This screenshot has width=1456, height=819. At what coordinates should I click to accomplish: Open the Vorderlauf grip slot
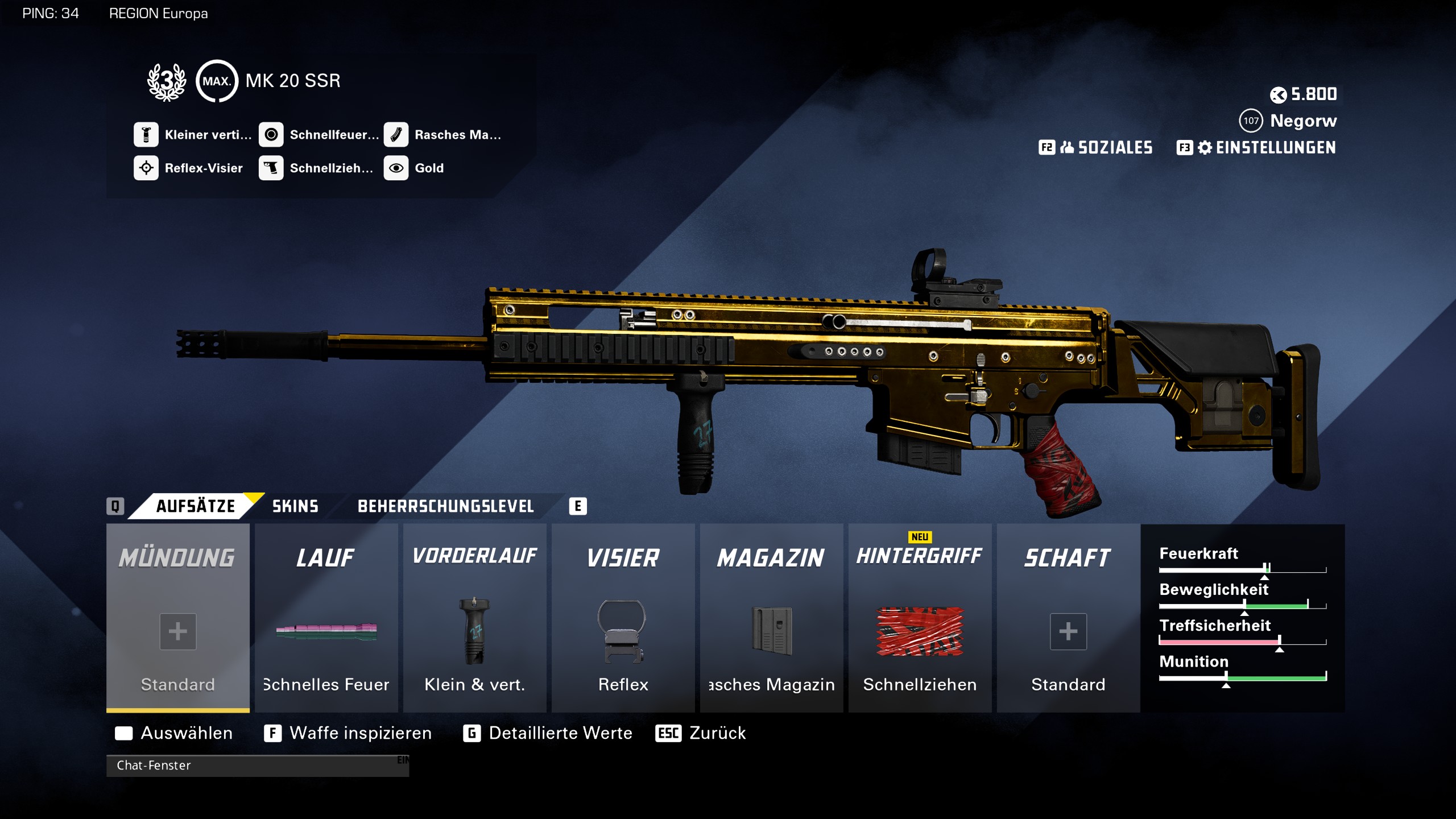pyautogui.click(x=474, y=618)
